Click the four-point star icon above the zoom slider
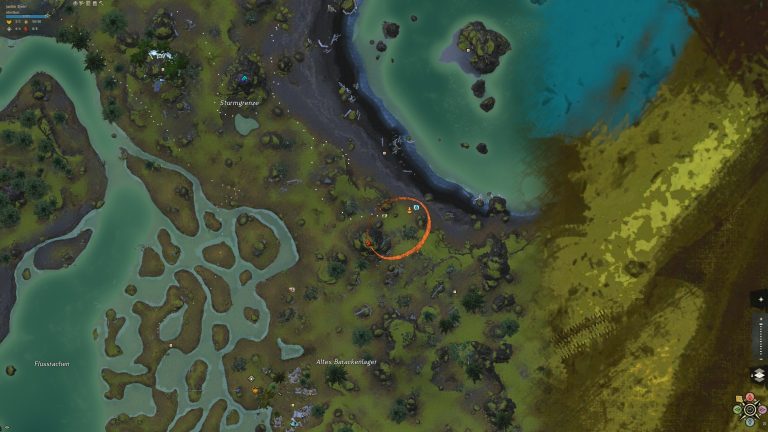The height and width of the screenshot is (432, 768). [x=758, y=299]
